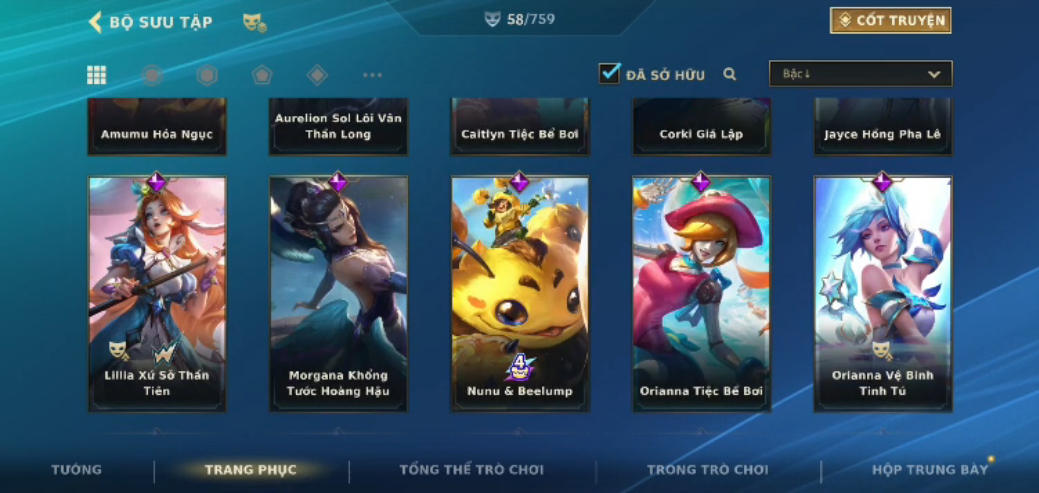Open the Cốt Truyện button
This screenshot has height=493, width=1039.
click(890, 21)
